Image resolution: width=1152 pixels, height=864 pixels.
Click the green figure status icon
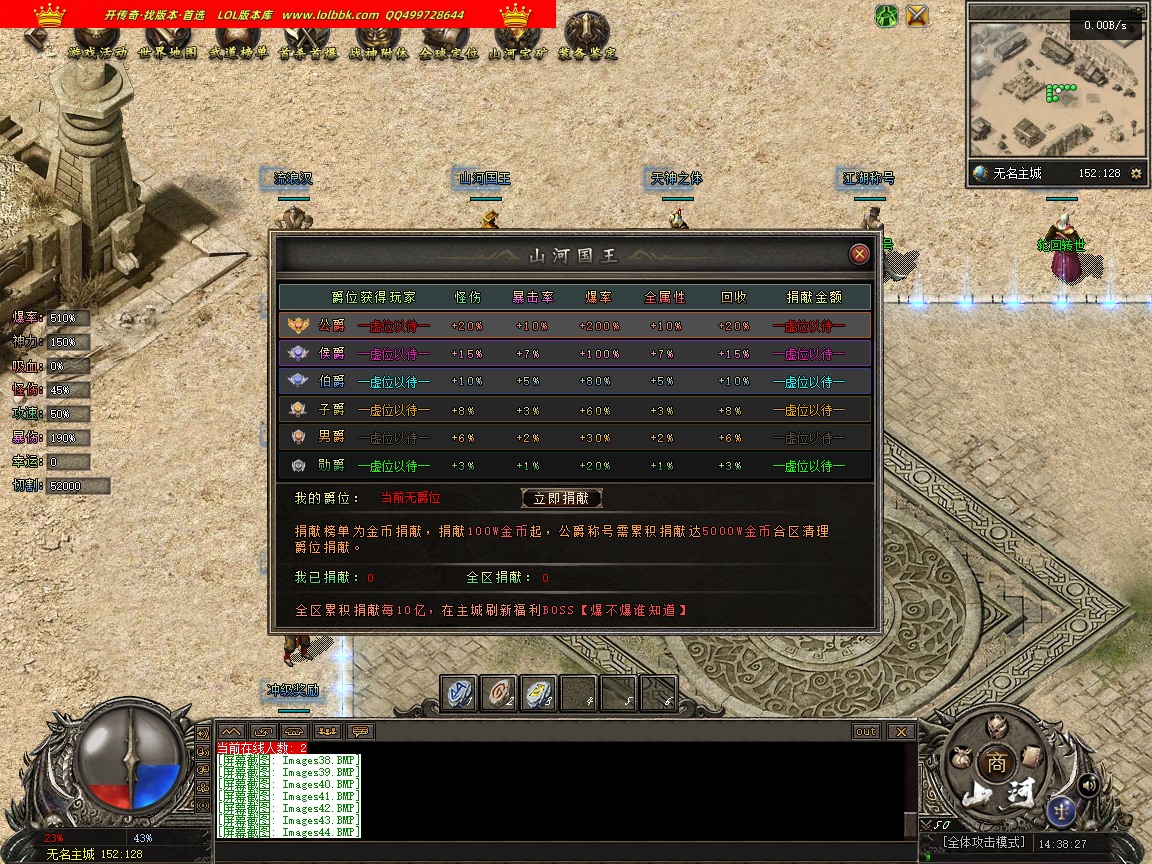(886, 15)
